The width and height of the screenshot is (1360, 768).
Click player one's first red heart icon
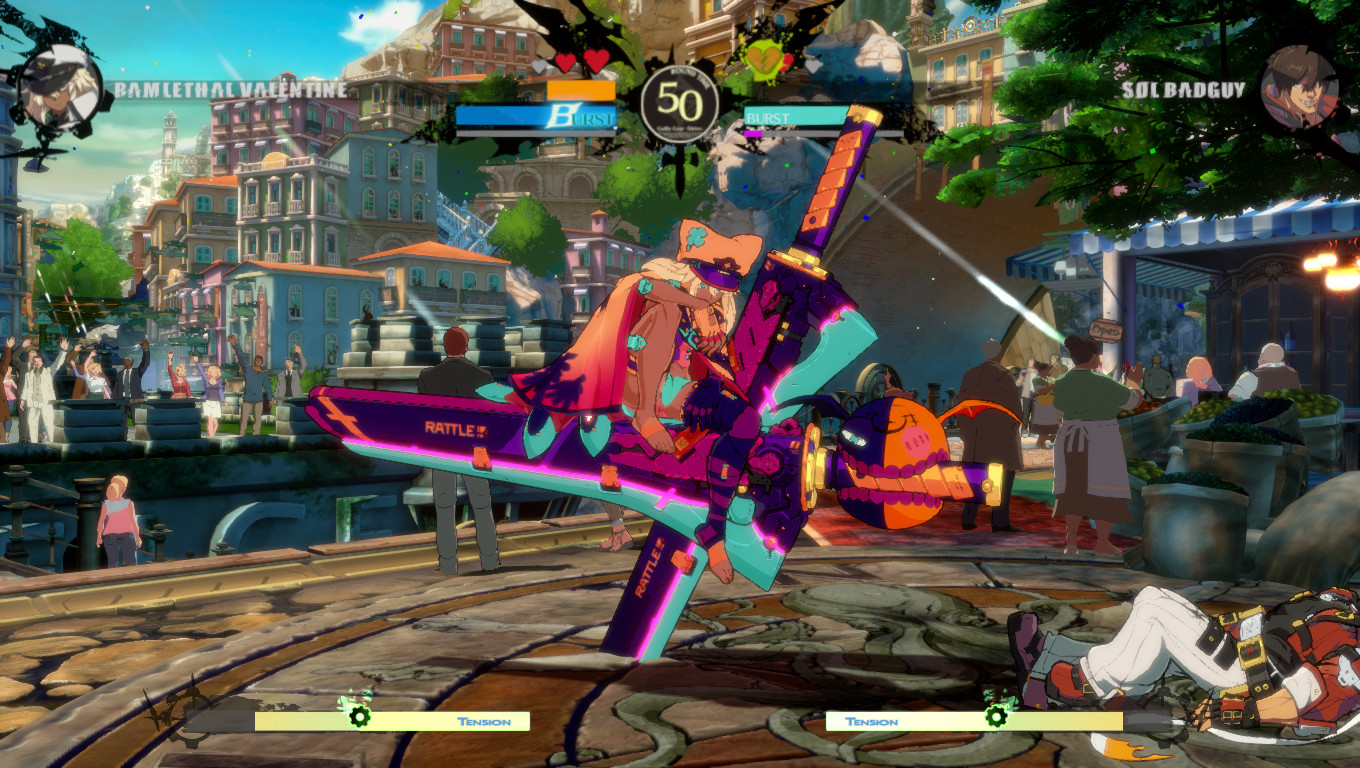[x=565, y=62]
